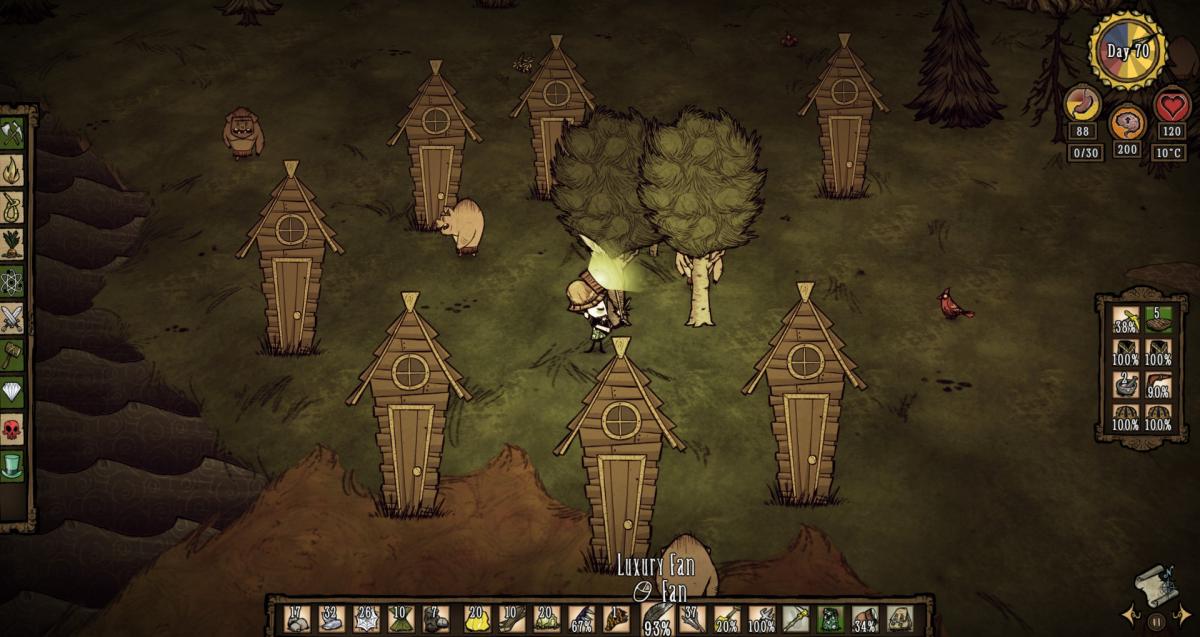Switch to the Food crafting tab
The image size is (1200, 637).
click(12, 244)
